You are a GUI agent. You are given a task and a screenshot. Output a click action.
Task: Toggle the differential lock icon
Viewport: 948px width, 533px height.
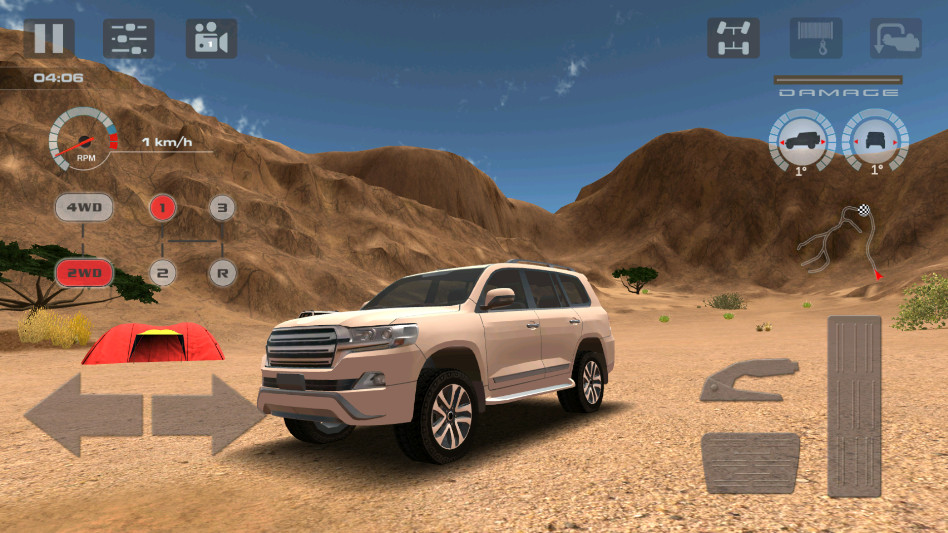[x=733, y=38]
